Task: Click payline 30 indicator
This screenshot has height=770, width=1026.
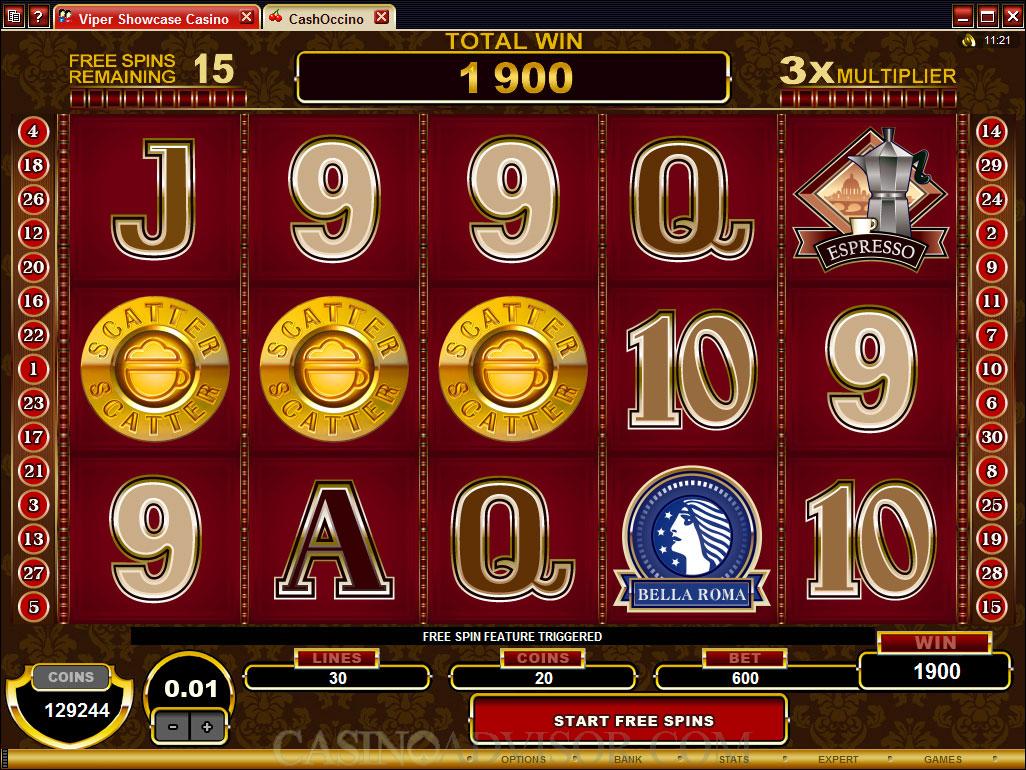Action: point(991,437)
